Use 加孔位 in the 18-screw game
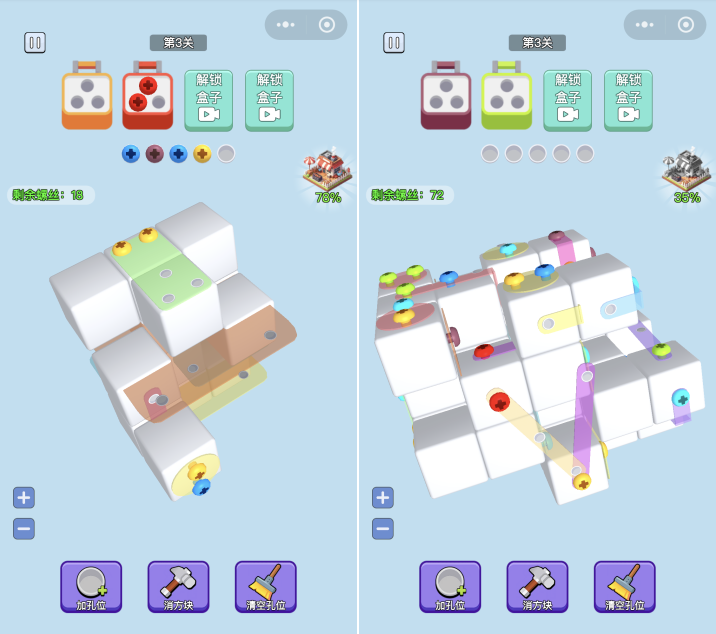716x634 pixels. [x=91, y=587]
